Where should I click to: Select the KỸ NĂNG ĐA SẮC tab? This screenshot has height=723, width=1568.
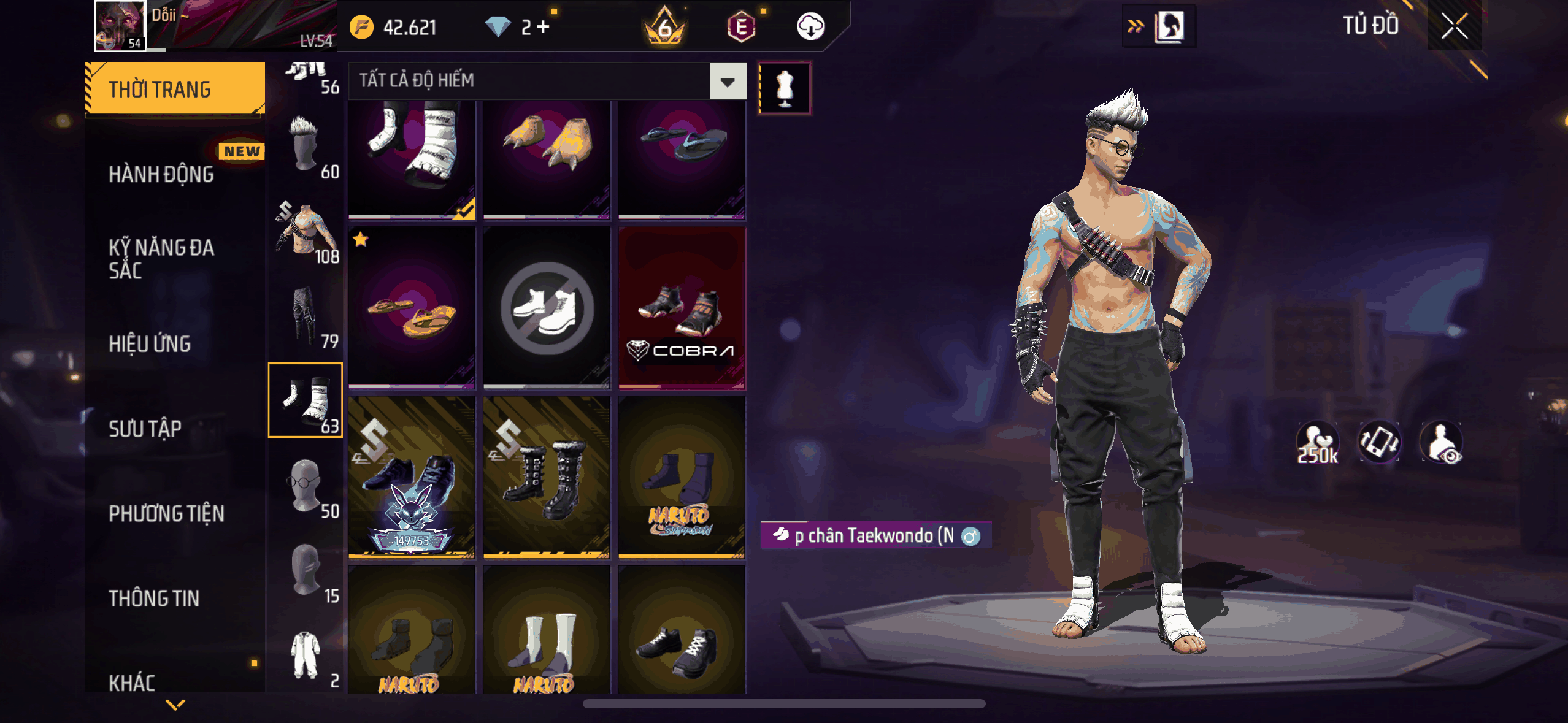(x=162, y=259)
